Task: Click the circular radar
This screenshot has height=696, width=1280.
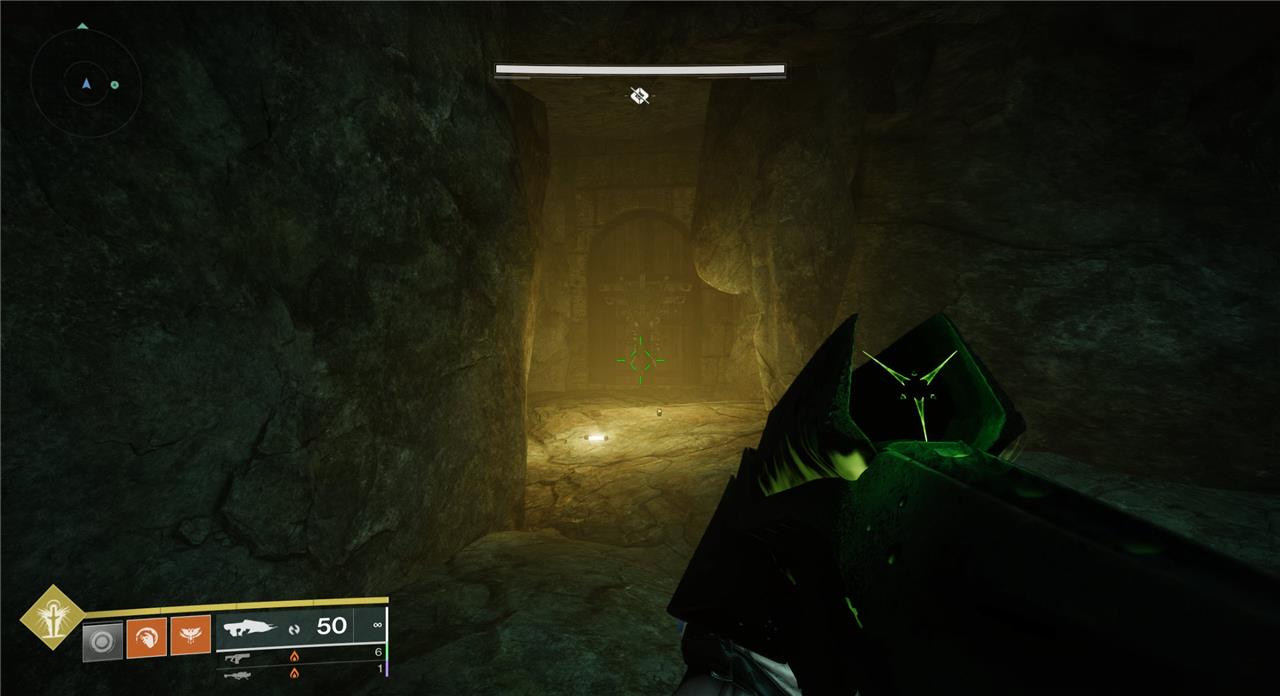Action: tap(85, 84)
